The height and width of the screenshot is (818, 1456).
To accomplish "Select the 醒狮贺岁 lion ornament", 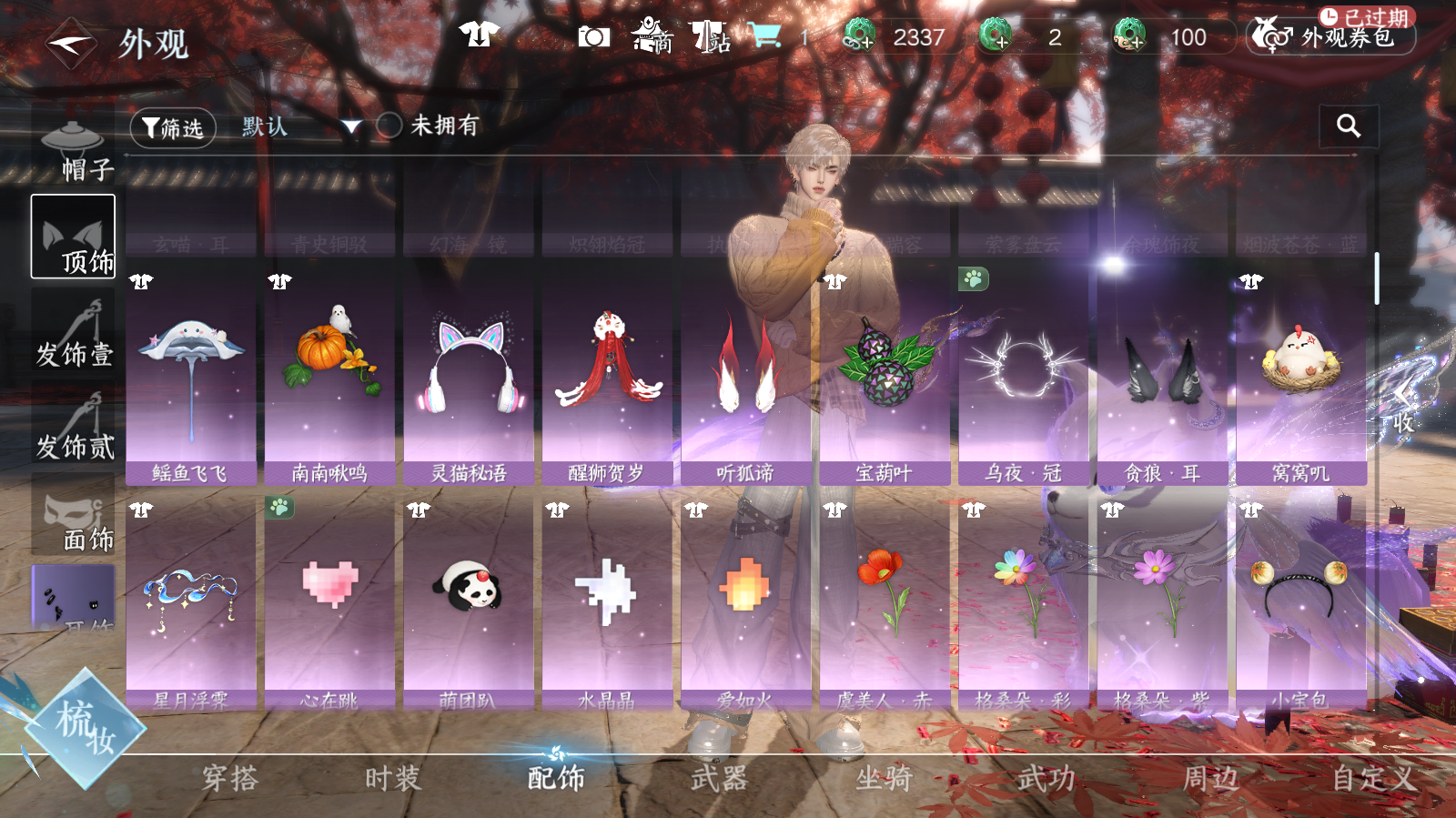I will pyautogui.click(x=607, y=375).
